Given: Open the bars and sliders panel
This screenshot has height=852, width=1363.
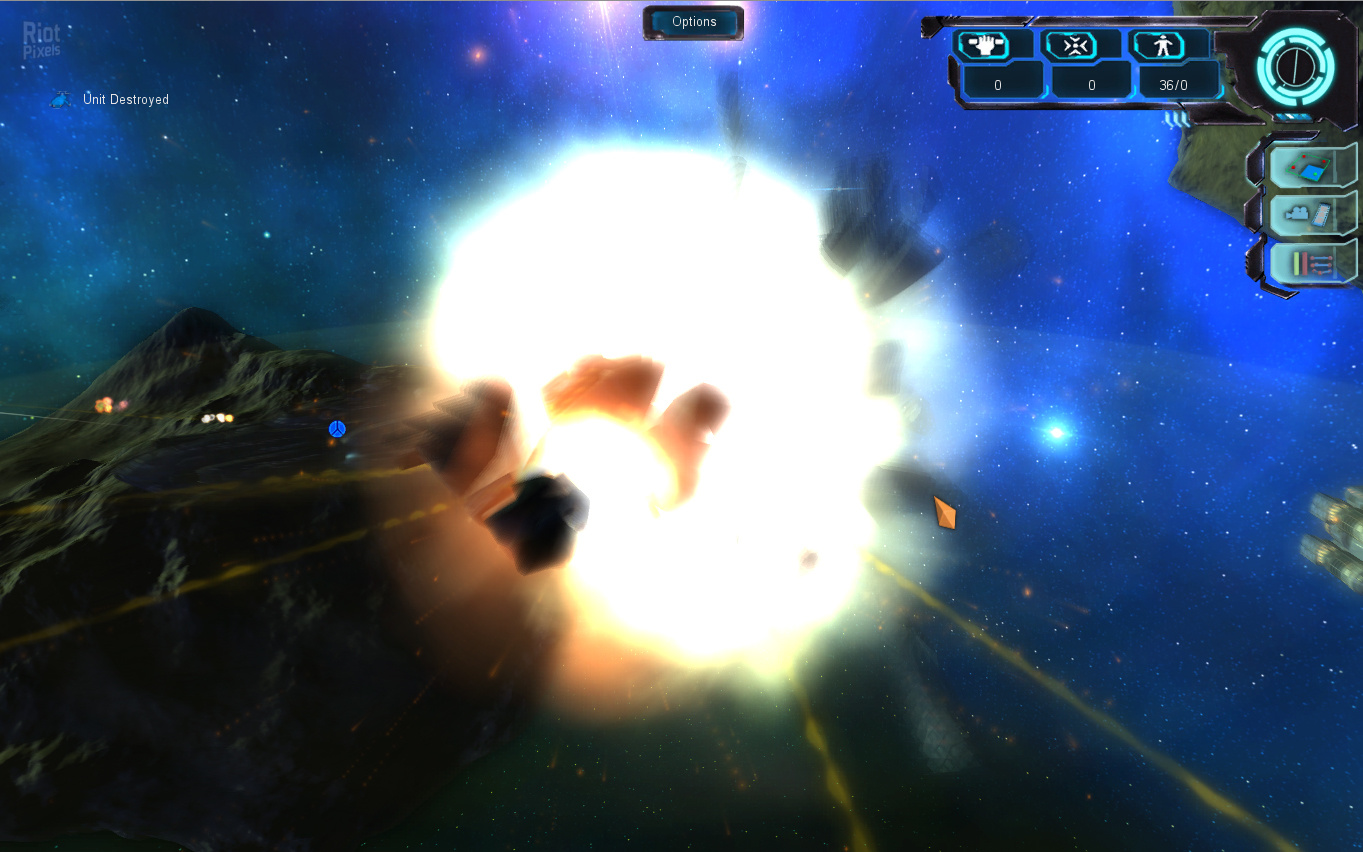Looking at the screenshot, I should point(1312,263).
